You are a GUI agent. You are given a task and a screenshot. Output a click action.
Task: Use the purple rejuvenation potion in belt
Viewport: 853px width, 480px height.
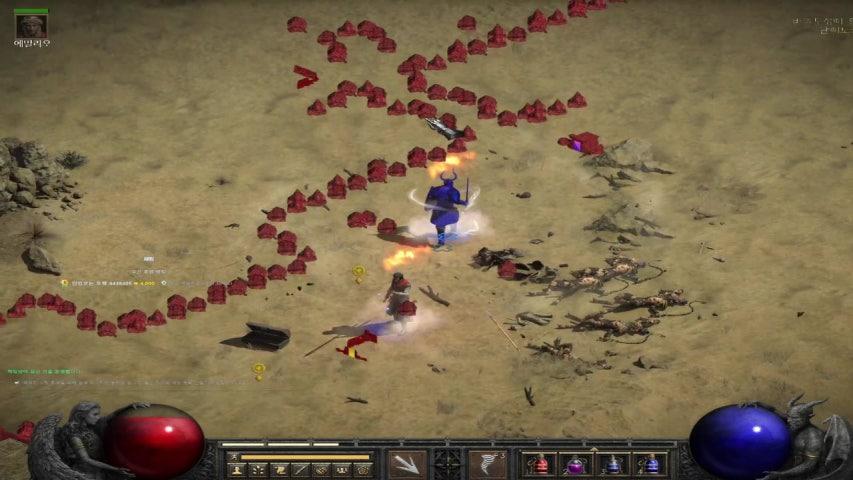[577, 464]
